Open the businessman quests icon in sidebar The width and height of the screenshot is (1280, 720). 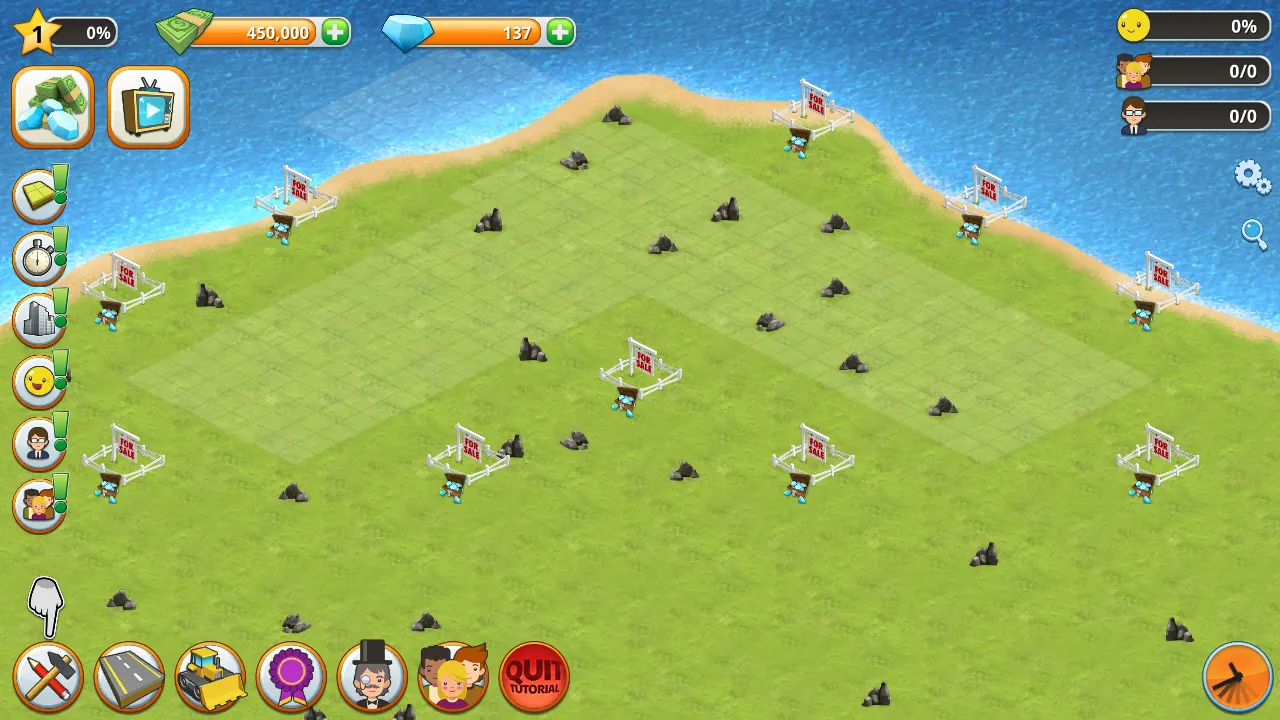38,443
